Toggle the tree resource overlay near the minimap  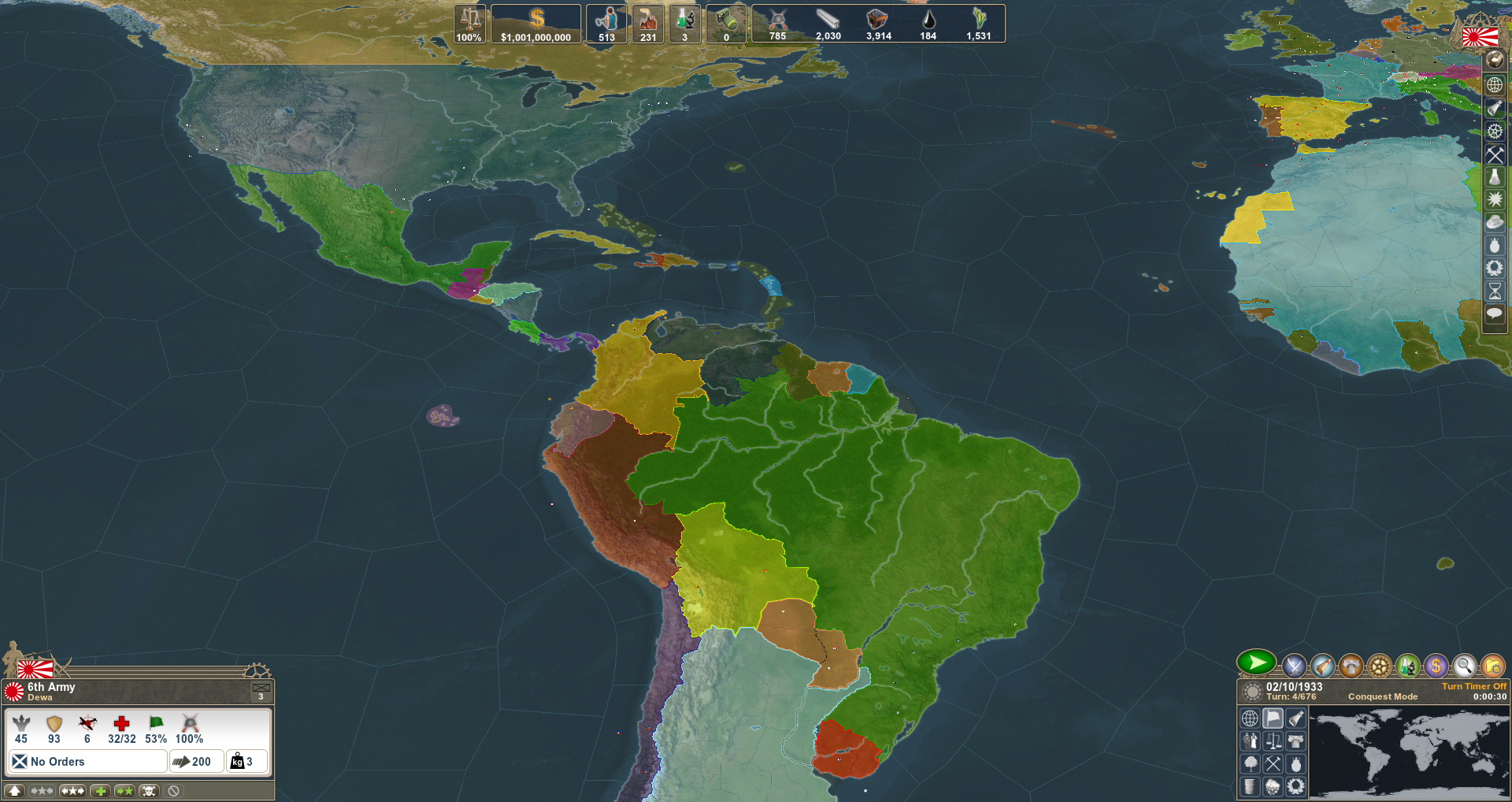pyautogui.click(x=1250, y=763)
